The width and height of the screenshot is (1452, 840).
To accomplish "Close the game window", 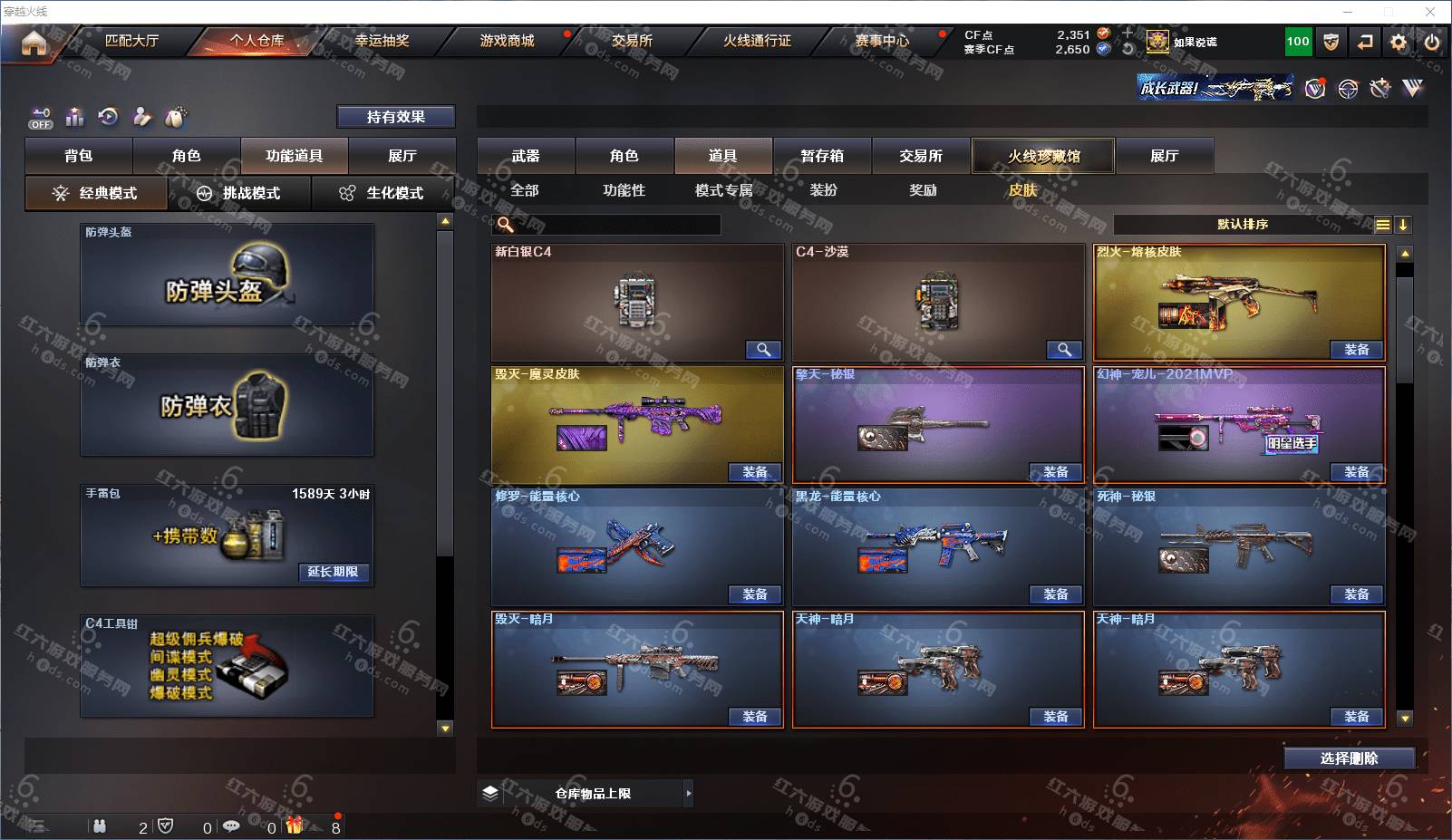I will (1430, 12).
